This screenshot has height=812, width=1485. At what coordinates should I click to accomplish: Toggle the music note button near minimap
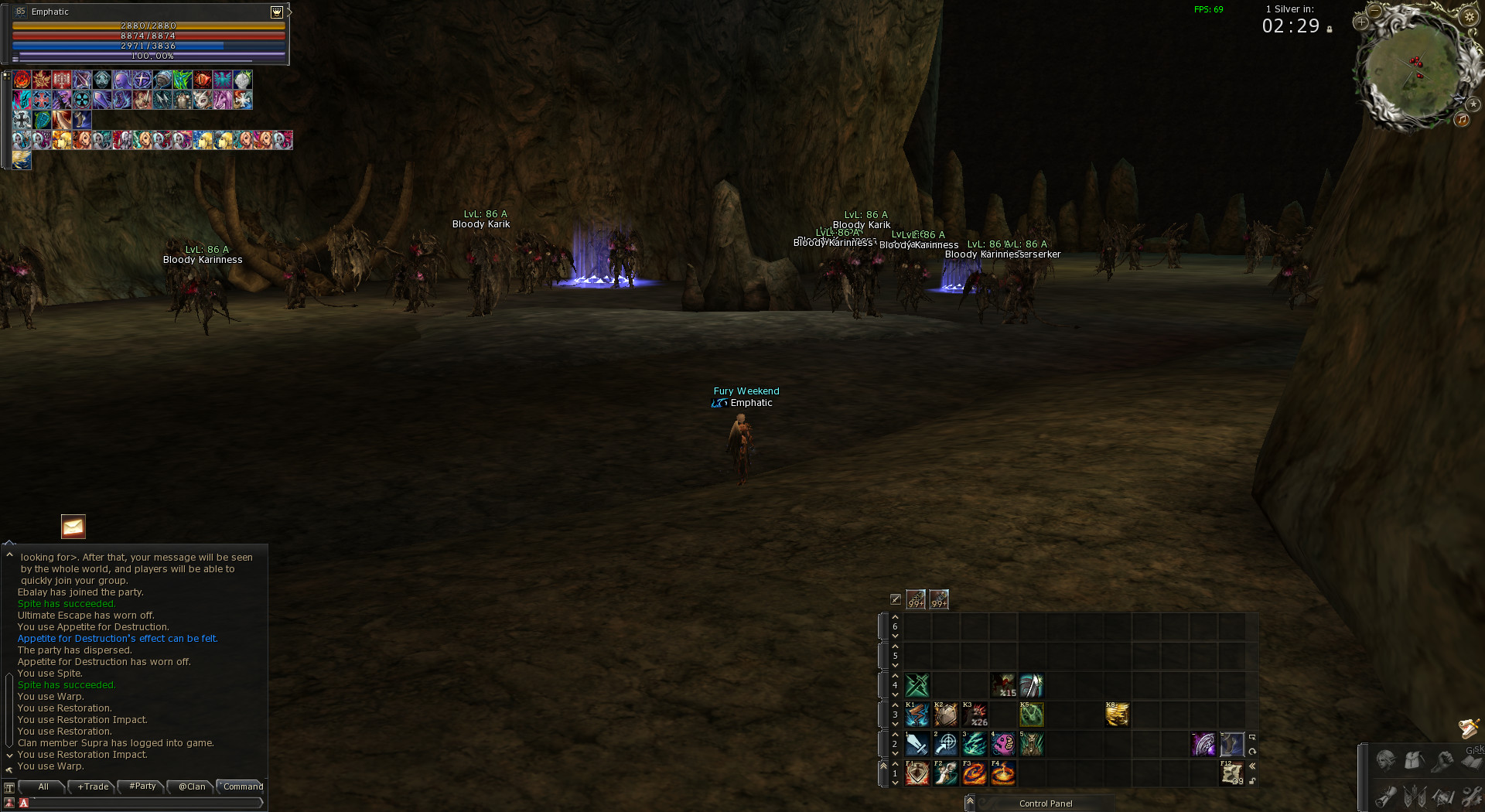point(1462,119)
